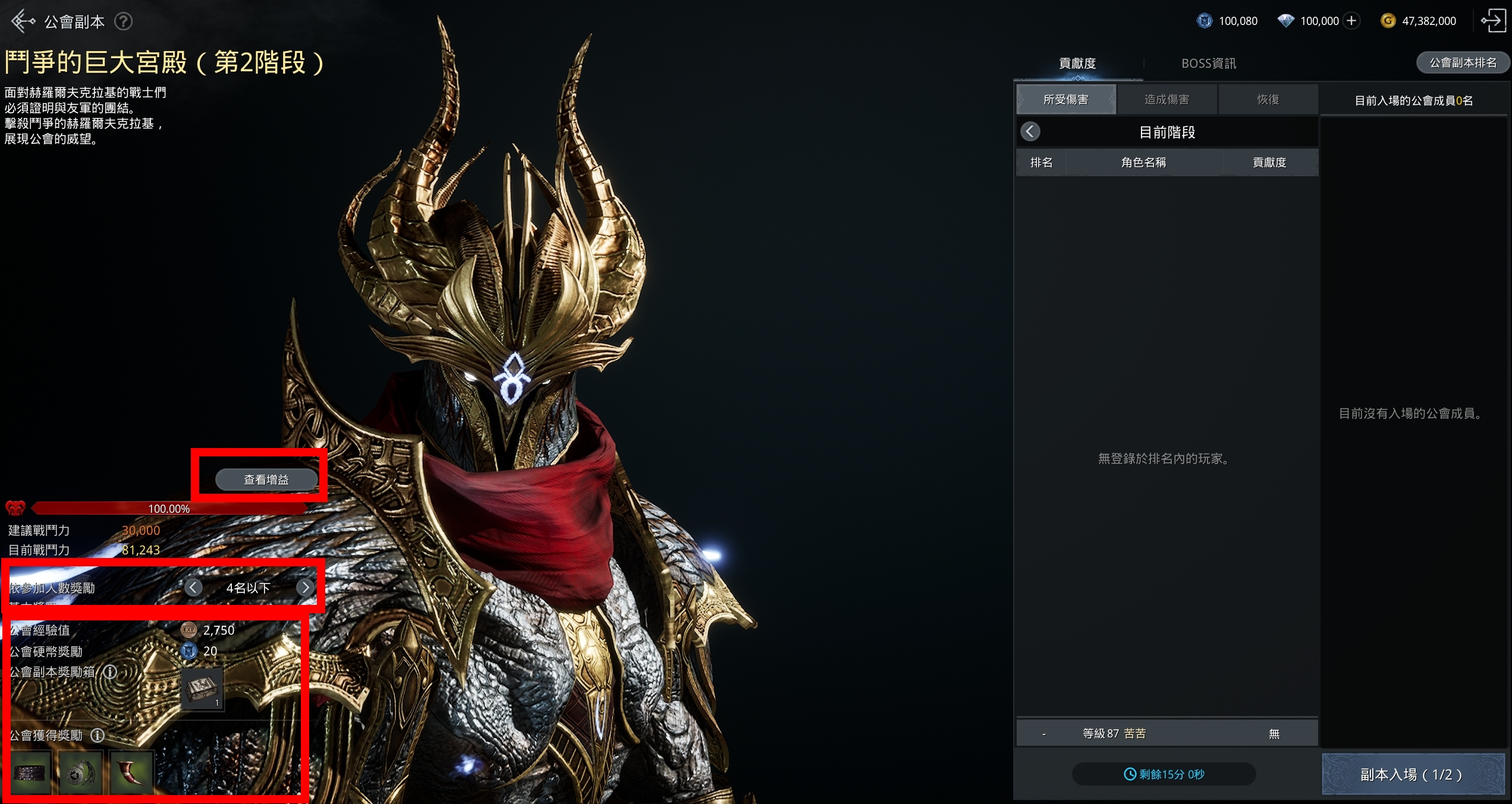This screenshot has height=804, width=1512.
Task: Enter the dungeon via 副本入場
Action: (x=1413, y=774)
